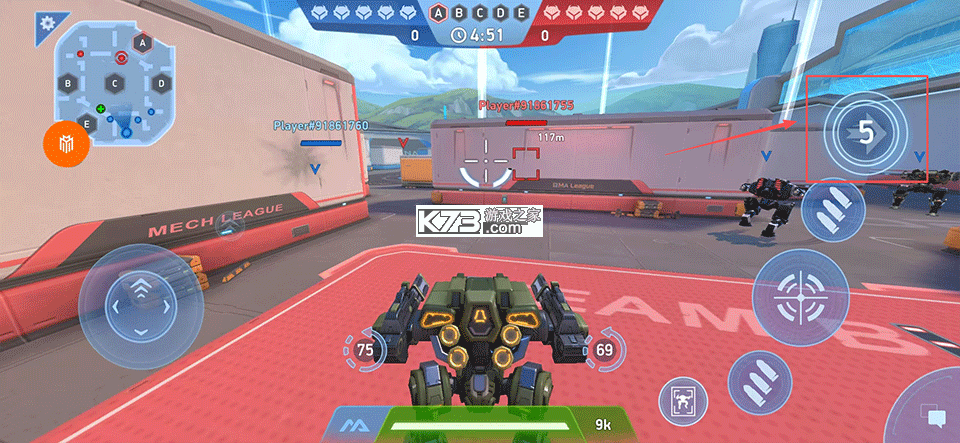Image resolution: width=960 pixels, height=443 pixels.
Task: Tap the bullet button just below the dash ability
Action: (x=833, y=212)
